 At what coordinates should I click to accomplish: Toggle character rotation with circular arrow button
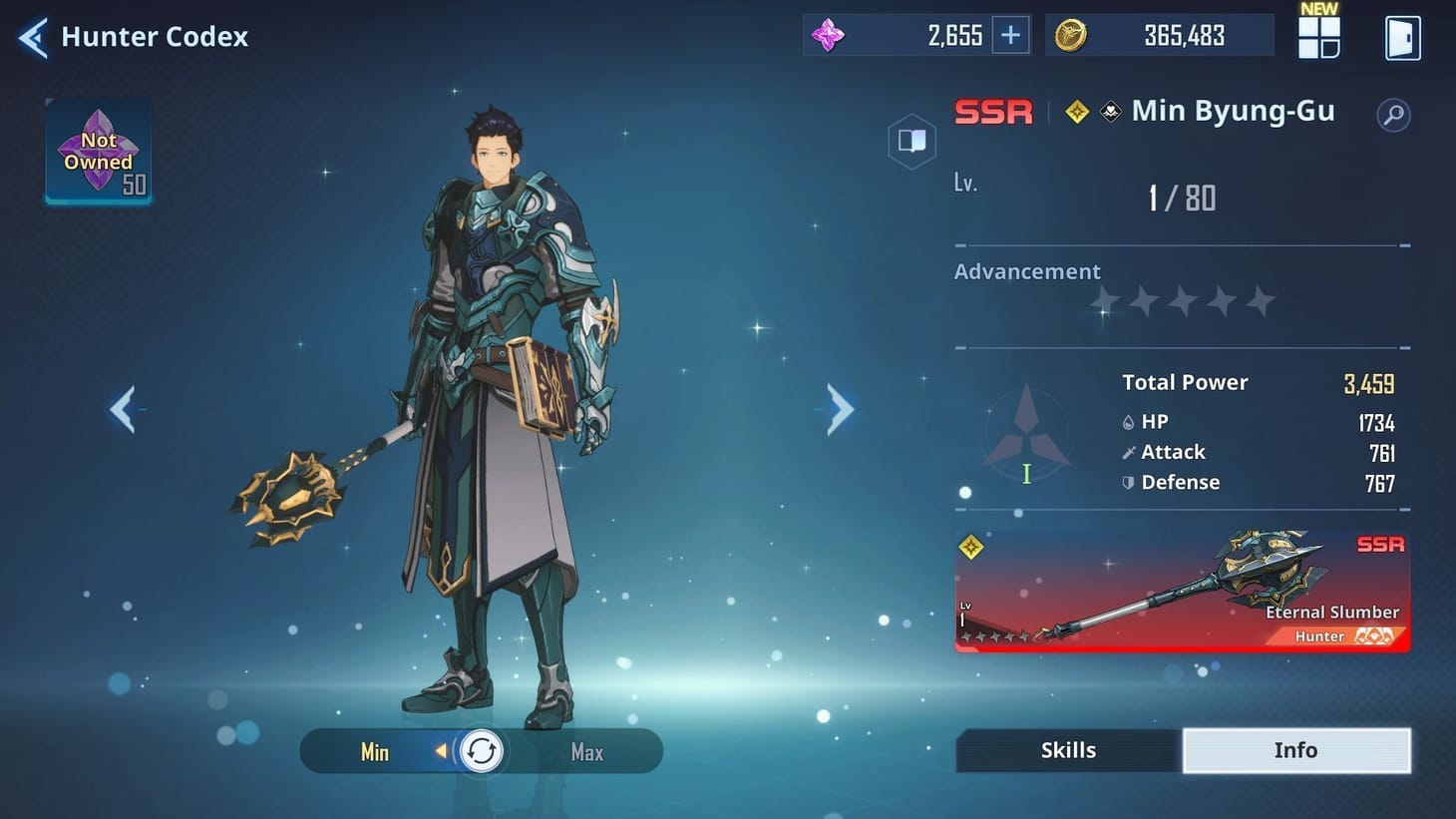tap(482, 750)
